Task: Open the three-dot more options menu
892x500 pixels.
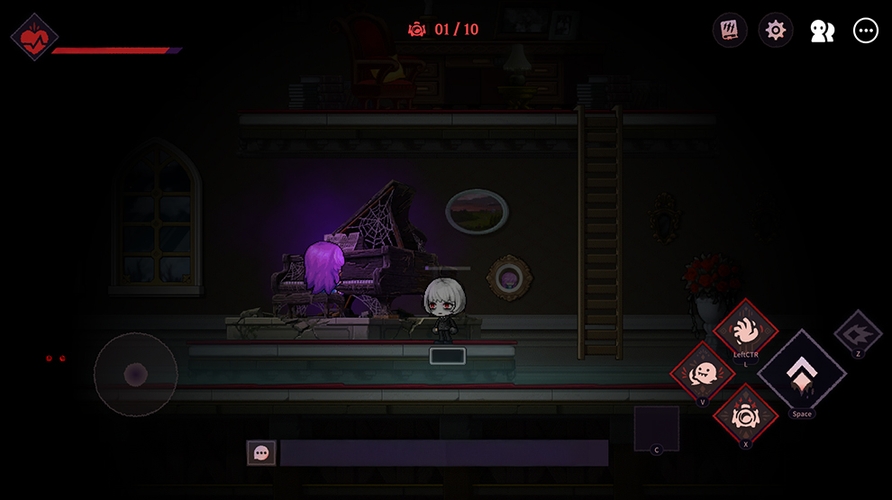Action: point(865,30)
